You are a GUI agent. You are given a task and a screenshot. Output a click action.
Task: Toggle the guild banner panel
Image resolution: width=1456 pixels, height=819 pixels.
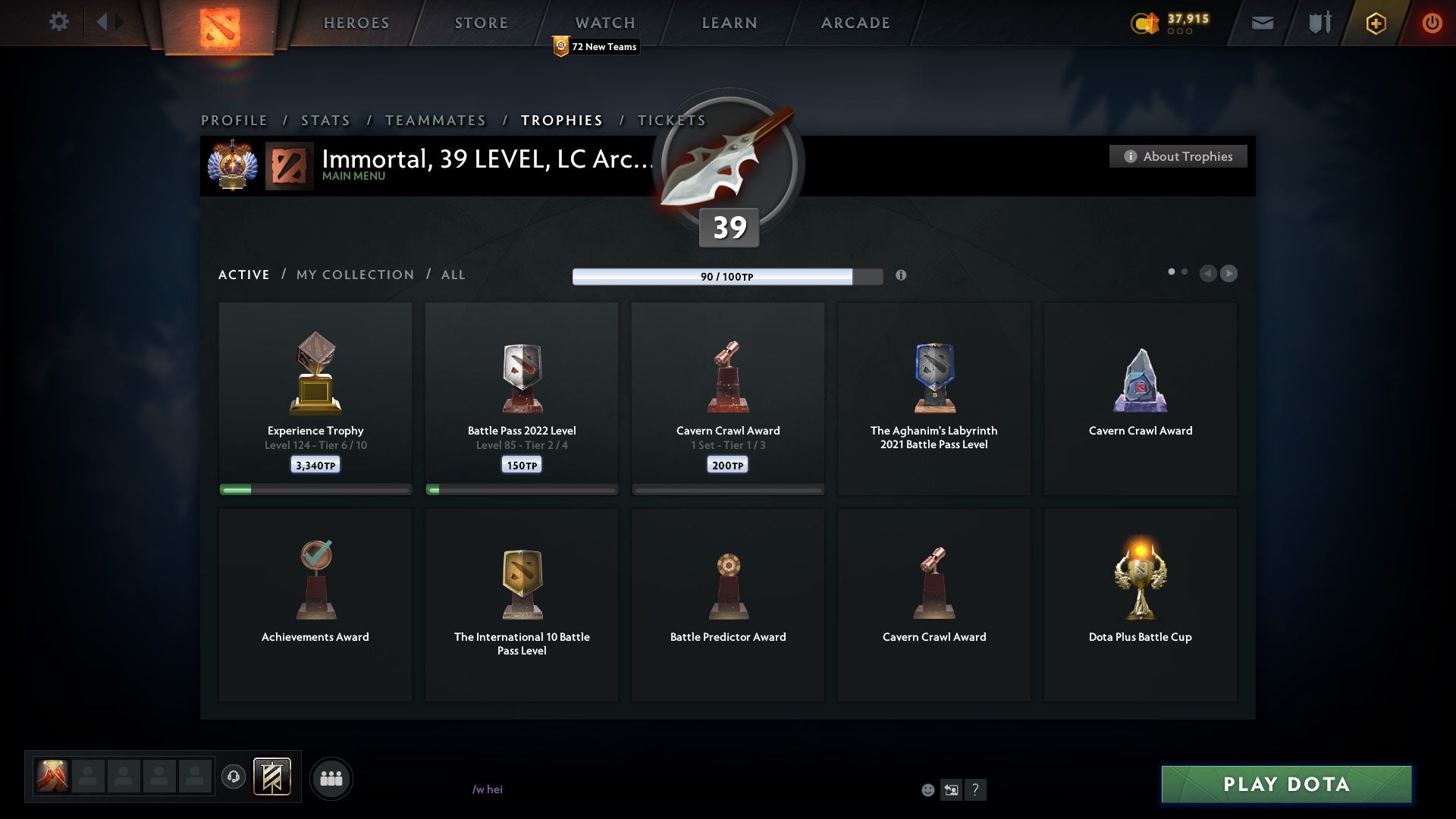point(274,778)
